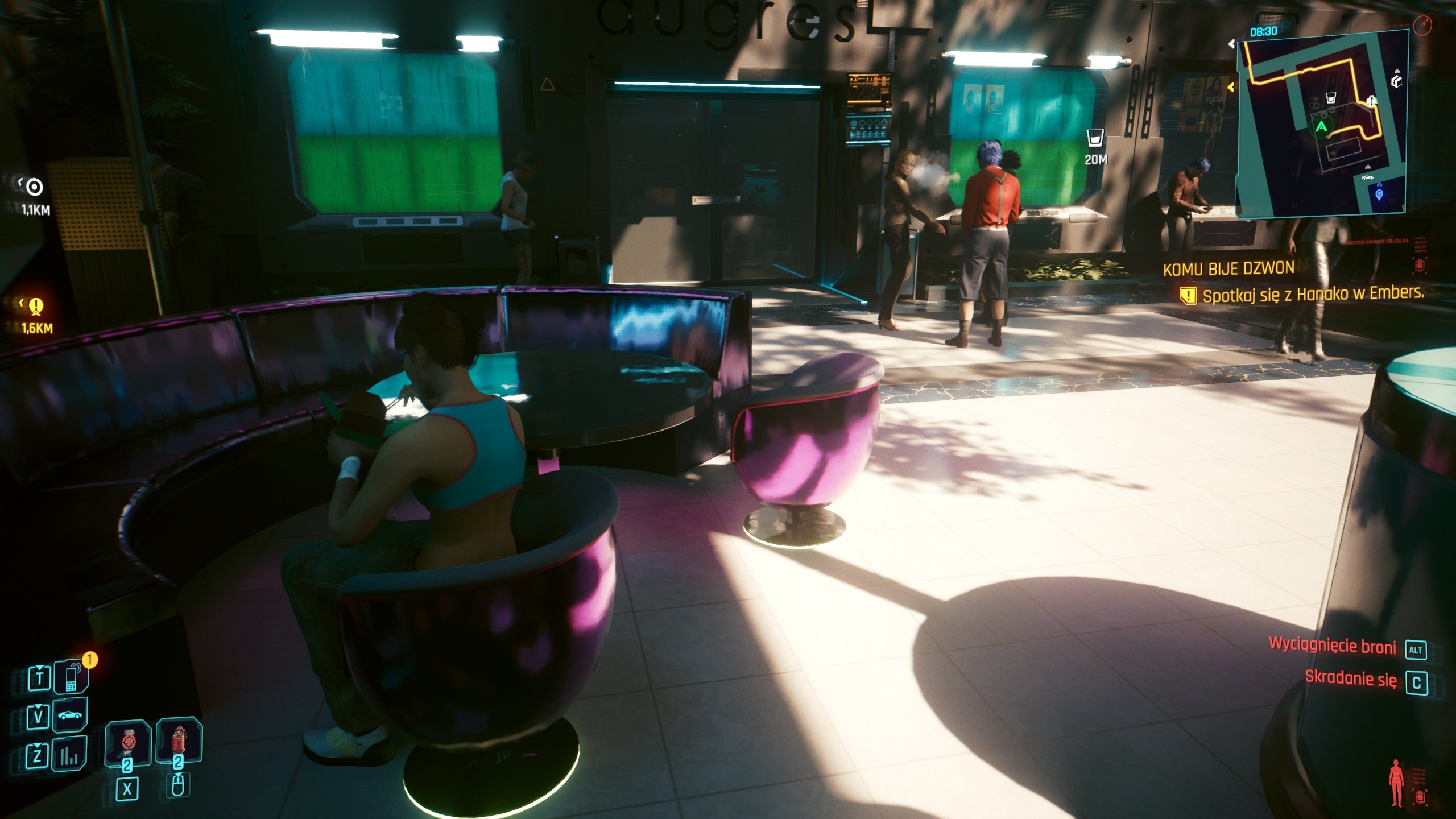Select the healing item quickslot icon

pyautogui.click(x=179, y=741)
